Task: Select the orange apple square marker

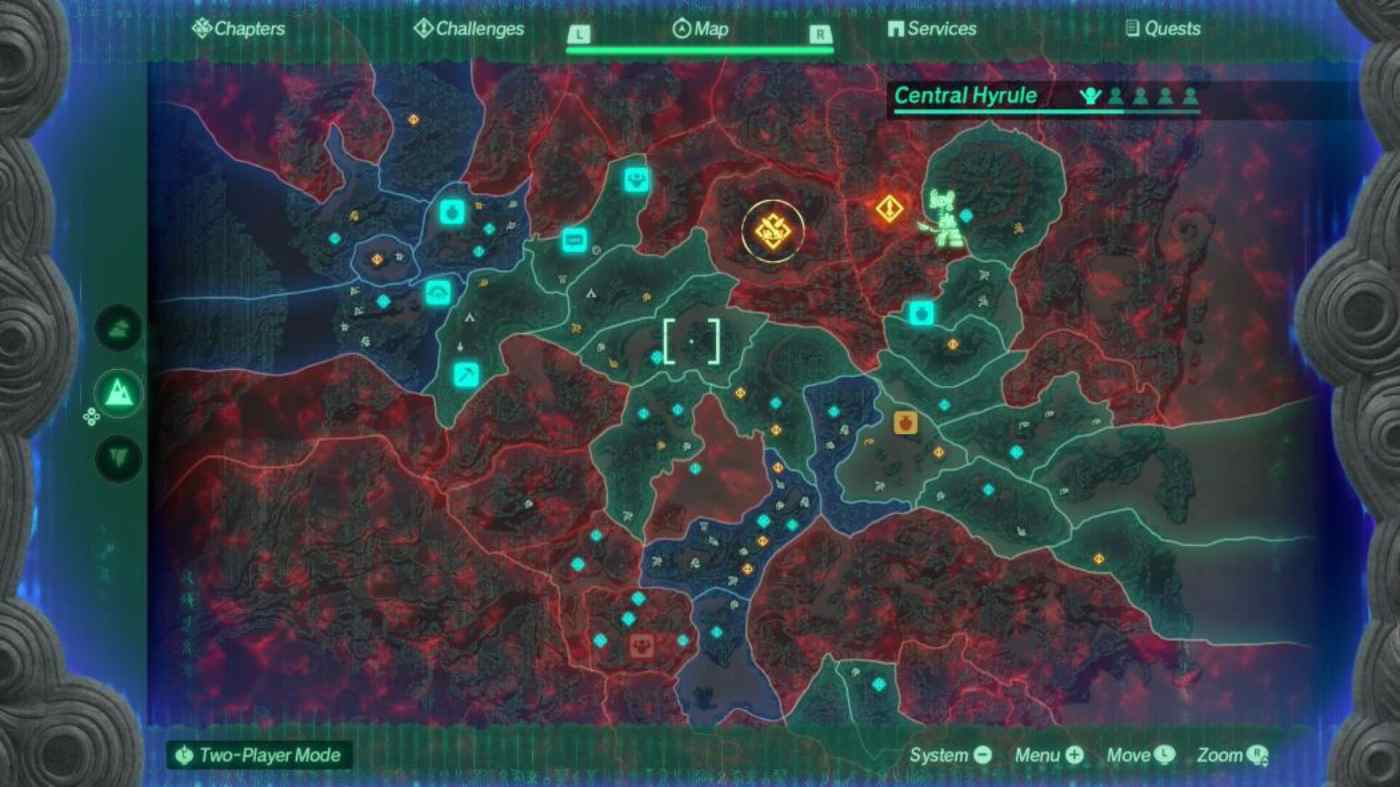Action: click(x=906, y=422)
